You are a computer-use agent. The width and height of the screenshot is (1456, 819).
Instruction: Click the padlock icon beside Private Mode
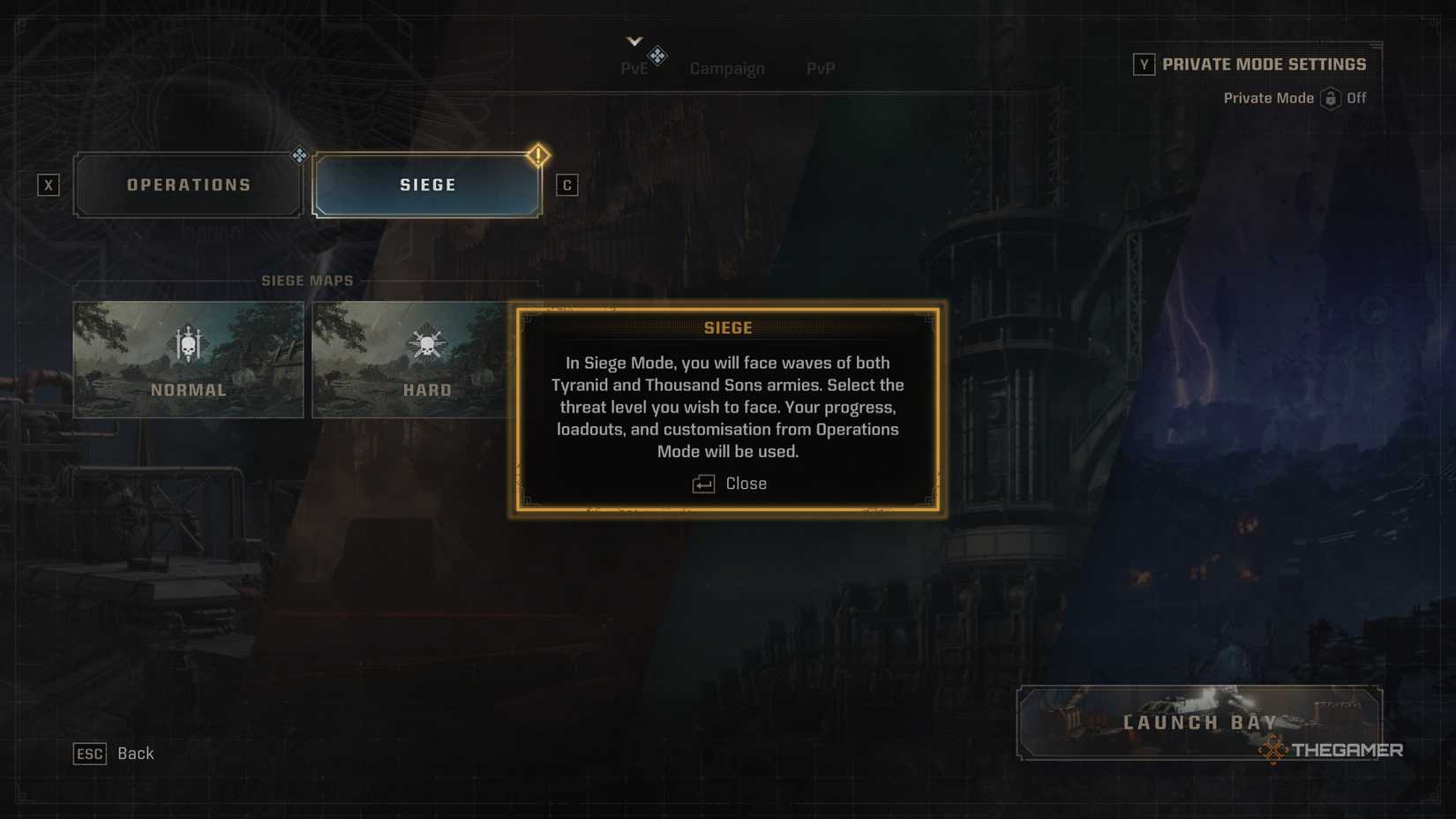(x=1332, y=98)
